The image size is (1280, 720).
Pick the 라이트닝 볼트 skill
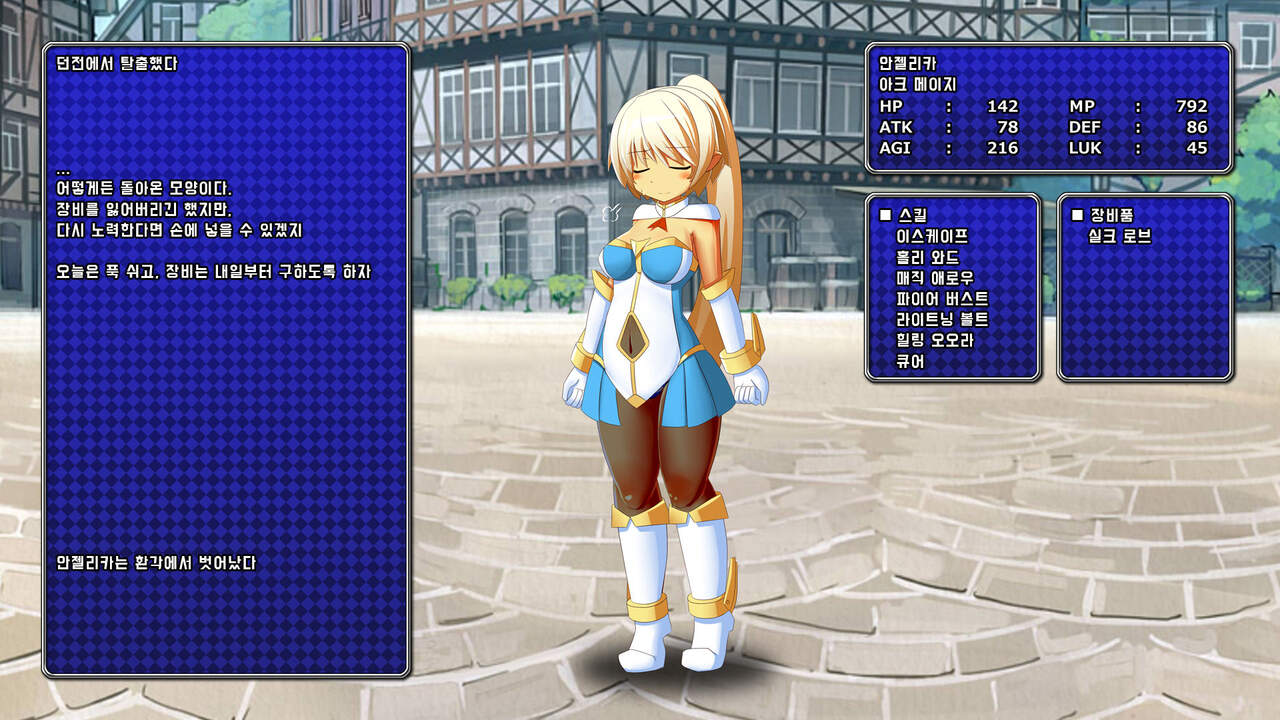[943, 320]
